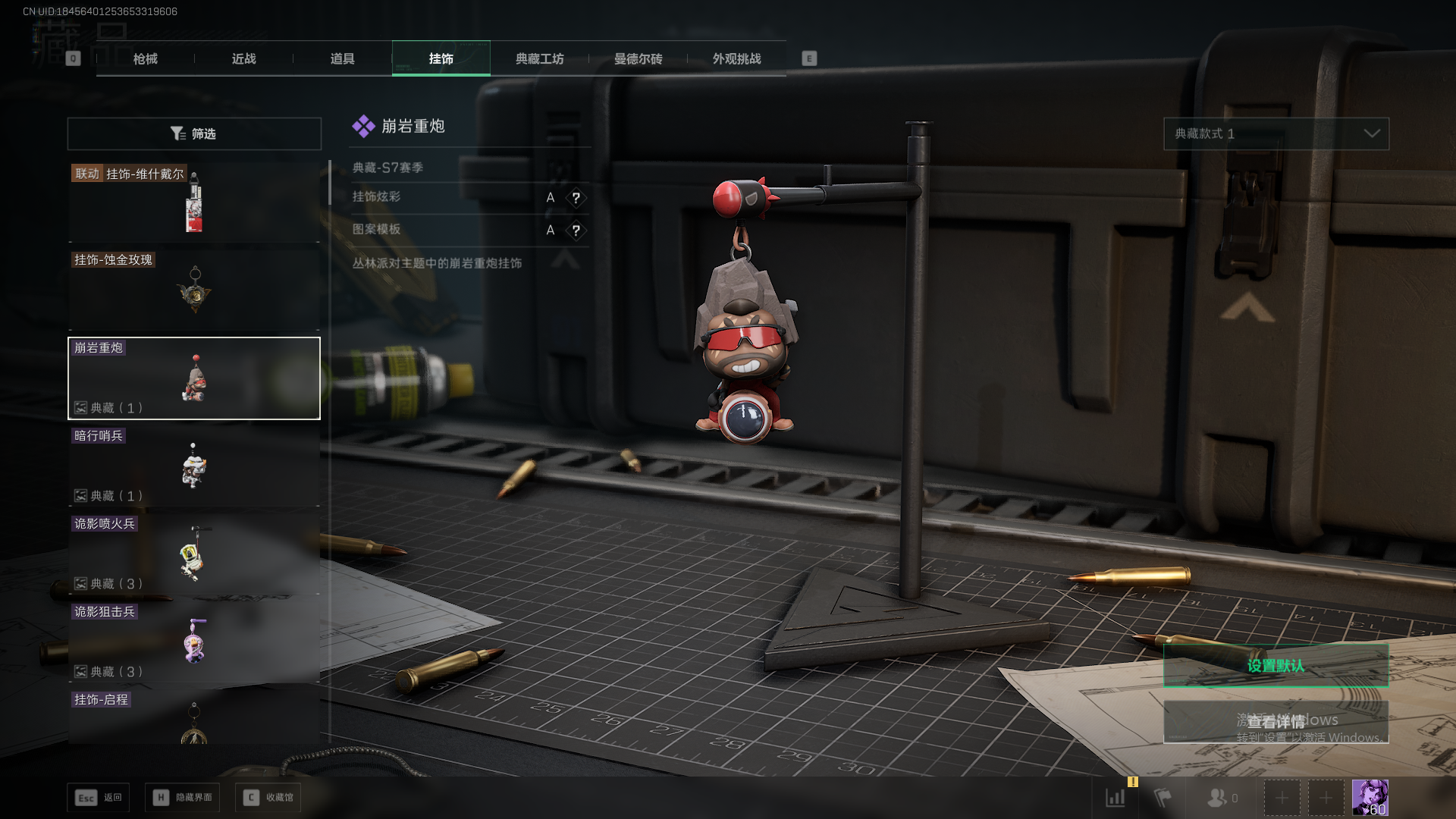Choose the 挂饰-蚀金玫瑰 charm
The height and width of the screenshot is (819, 1456).
[x=194, y=290]
